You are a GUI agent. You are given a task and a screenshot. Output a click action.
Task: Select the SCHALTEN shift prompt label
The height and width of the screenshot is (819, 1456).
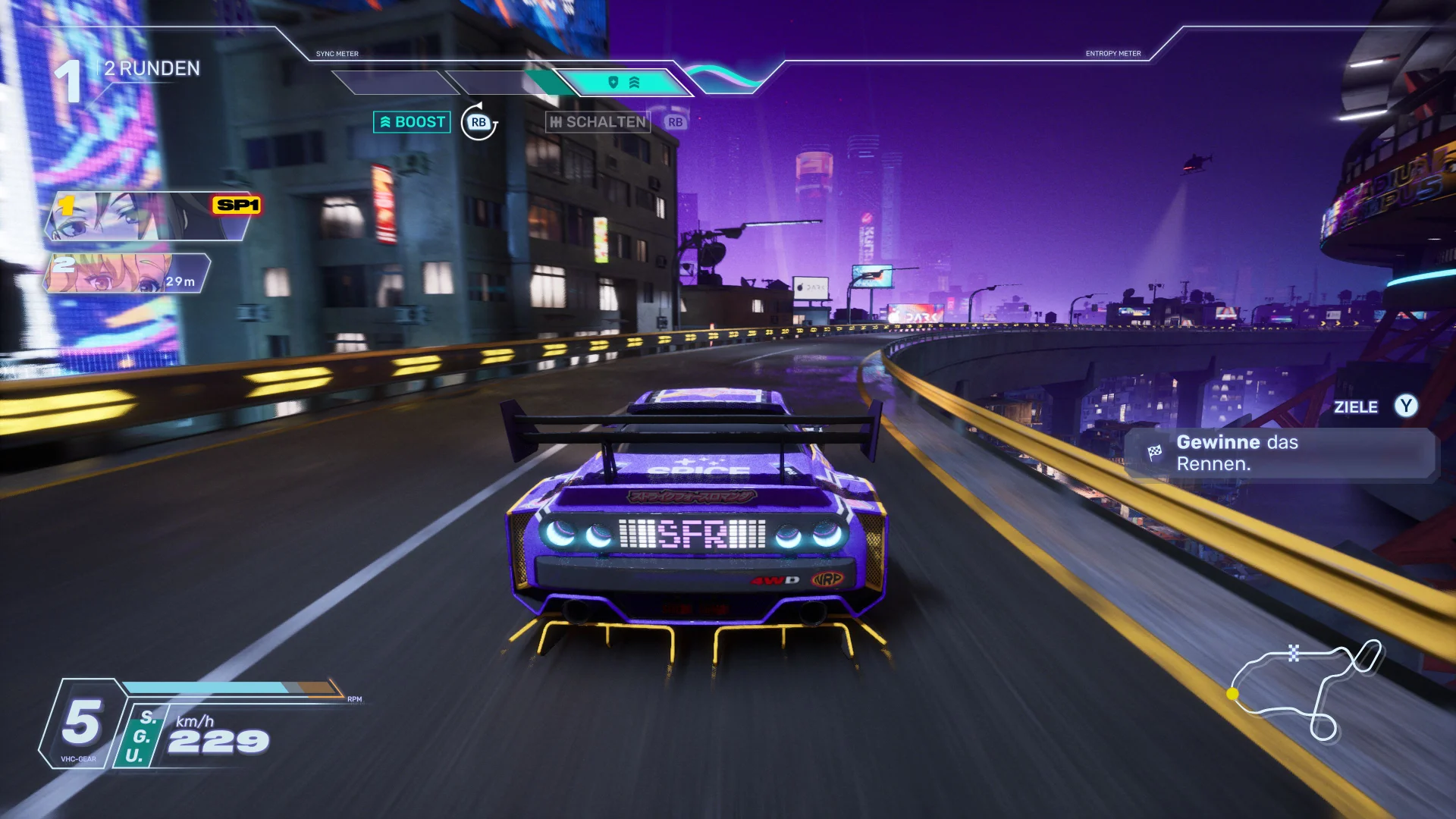click(598, 122)
